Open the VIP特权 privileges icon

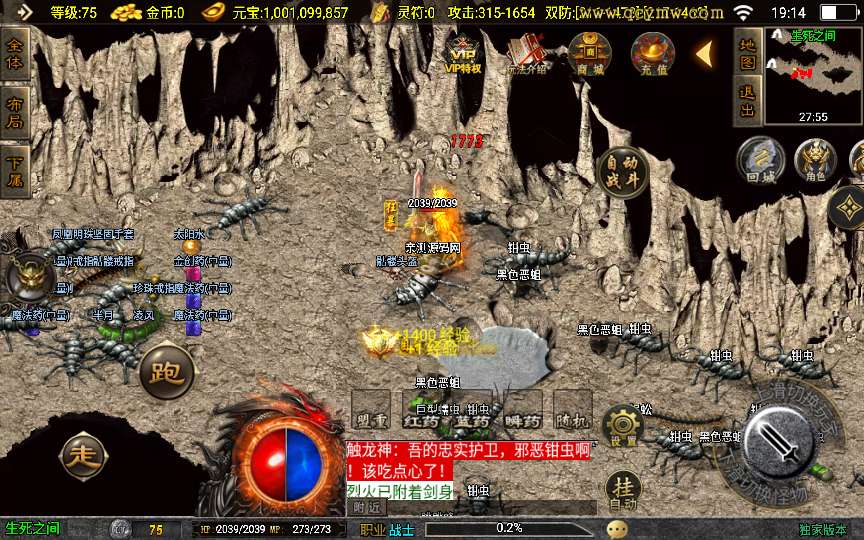[463, 53]
